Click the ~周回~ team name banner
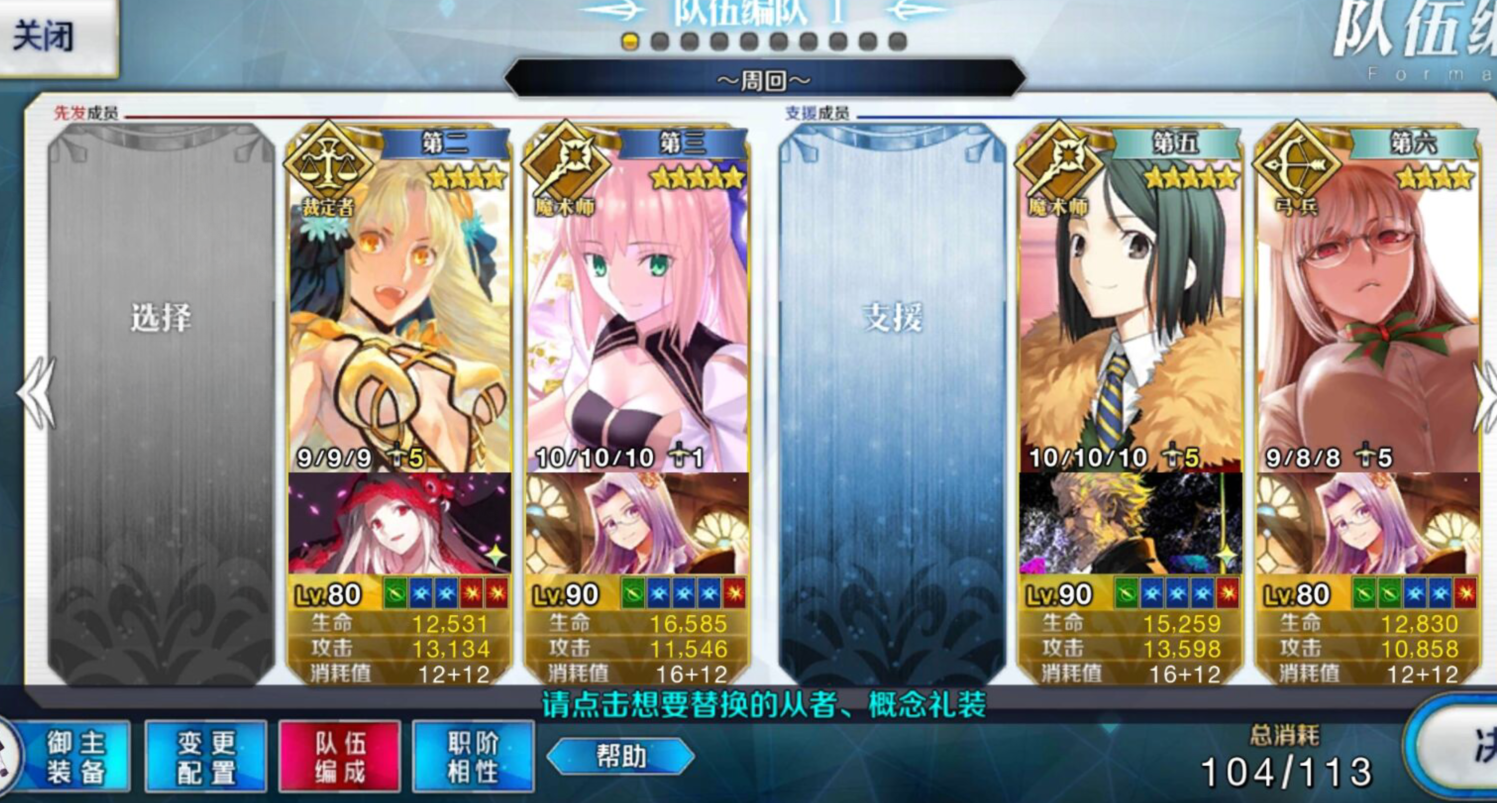This screenshot has height=803, width=1497. pos(765,77)
